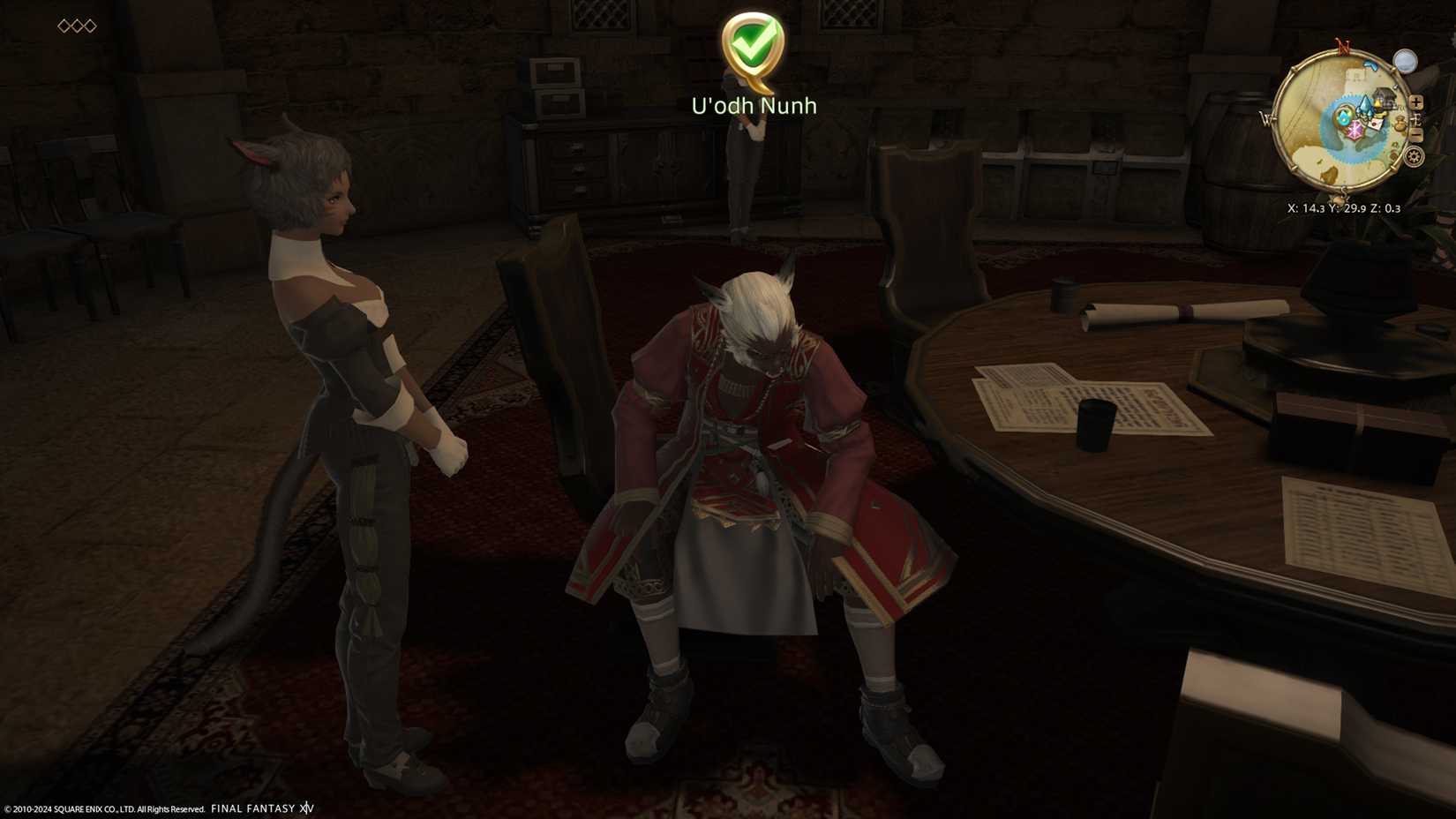Image resolution: width=1456 pixels, height=819 pixels.
Task: Zoom out on the minimap using the minus button
Action: [x=1416, y=133]
